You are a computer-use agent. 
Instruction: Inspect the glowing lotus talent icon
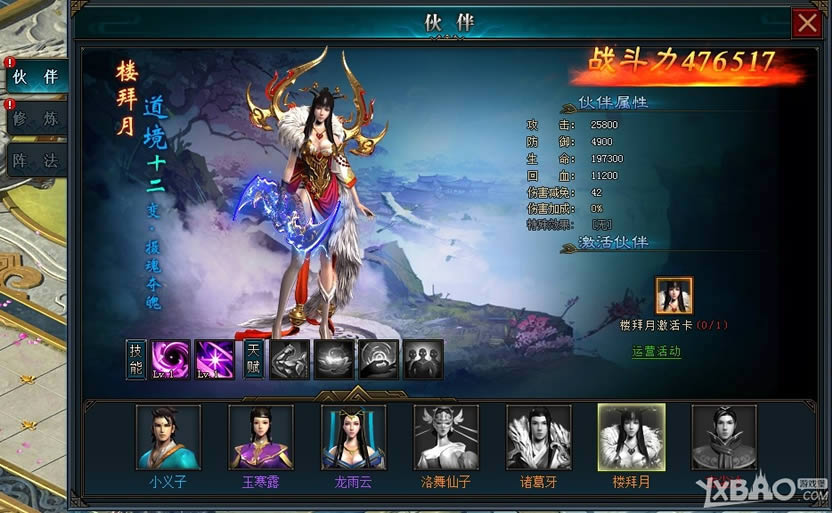click(334, 360)
